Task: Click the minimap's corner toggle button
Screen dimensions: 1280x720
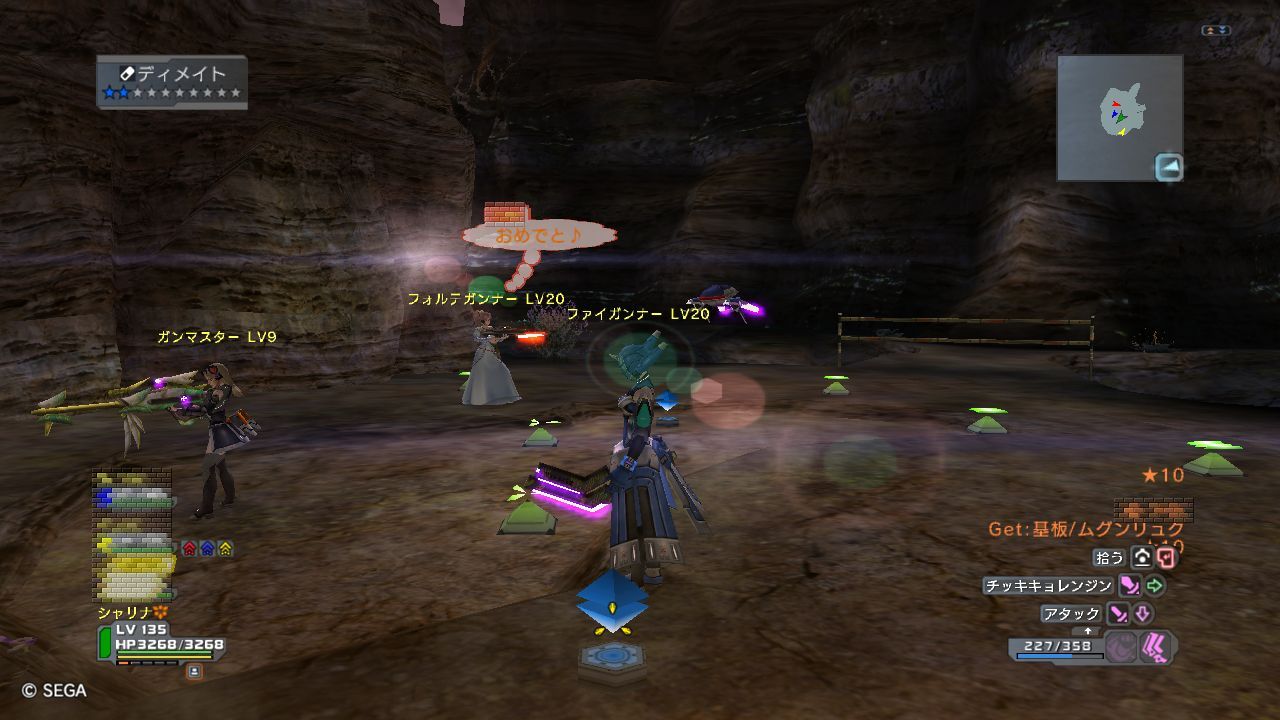Action: pyautogui.click(x=1168, y=167)
